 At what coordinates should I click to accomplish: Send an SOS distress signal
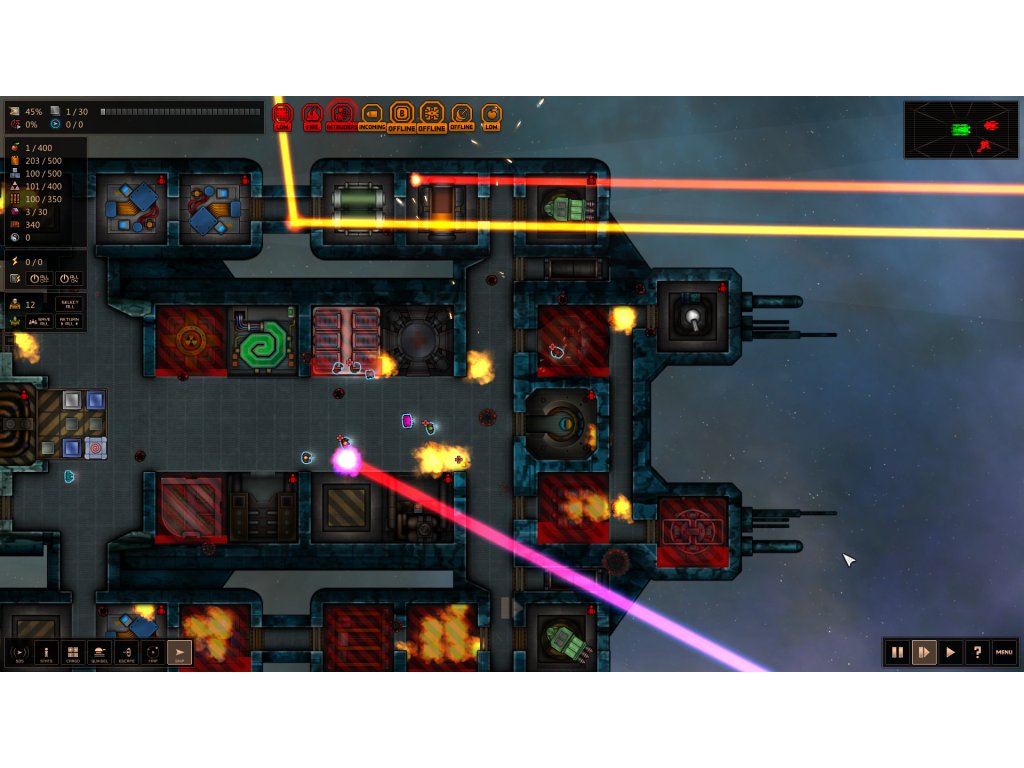coord(19,653)
